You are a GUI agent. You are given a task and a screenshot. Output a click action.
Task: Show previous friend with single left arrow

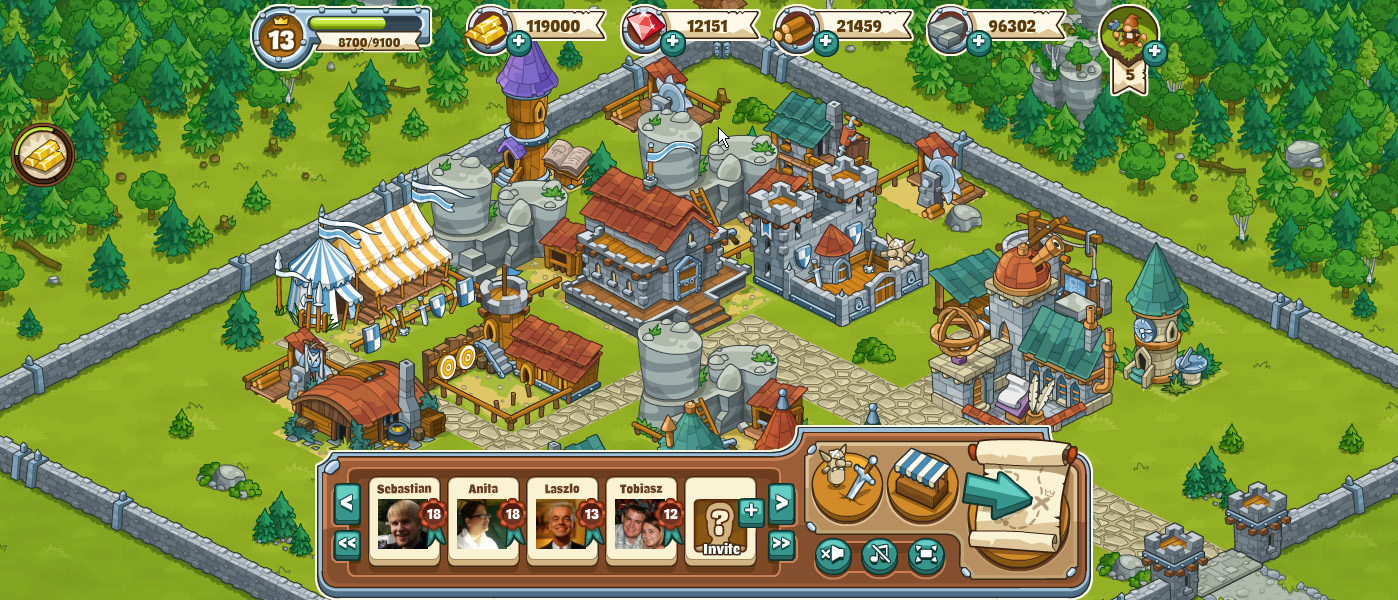click(347, 503)
